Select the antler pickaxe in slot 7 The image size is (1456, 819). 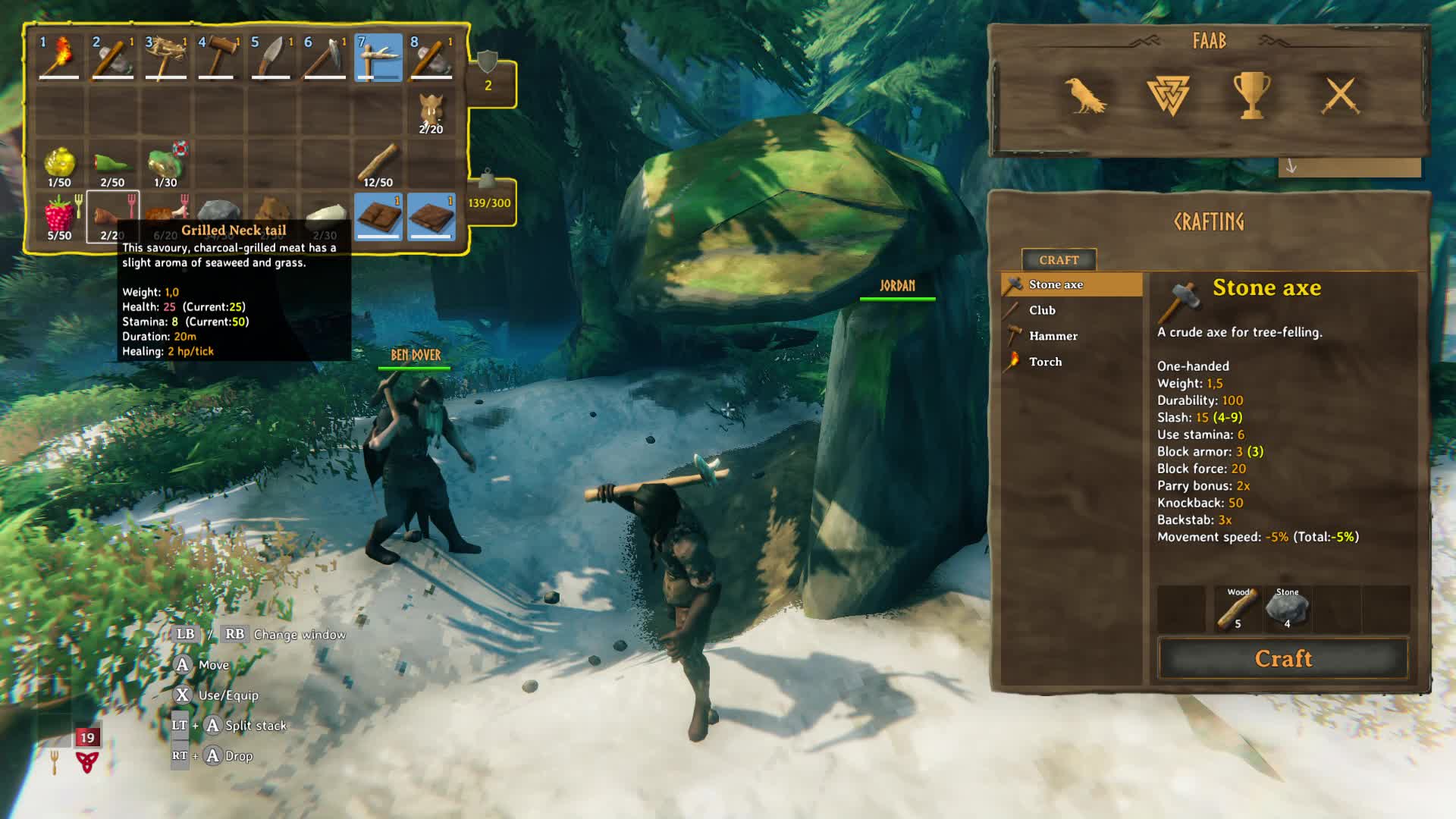(378, 58)
